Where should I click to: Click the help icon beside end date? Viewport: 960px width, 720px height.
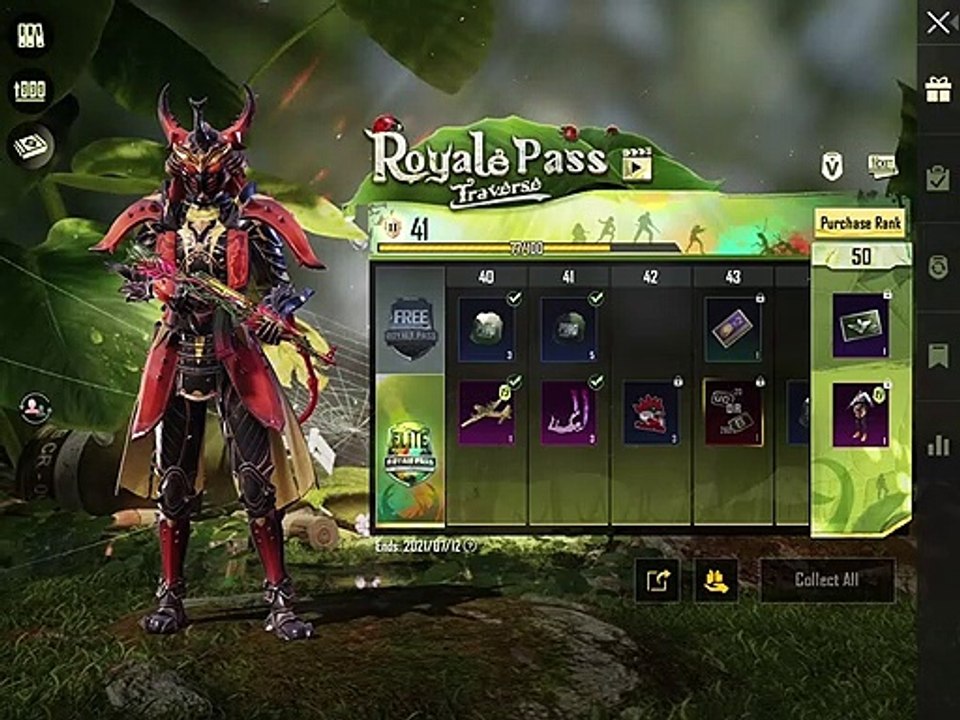pos(470,546)
